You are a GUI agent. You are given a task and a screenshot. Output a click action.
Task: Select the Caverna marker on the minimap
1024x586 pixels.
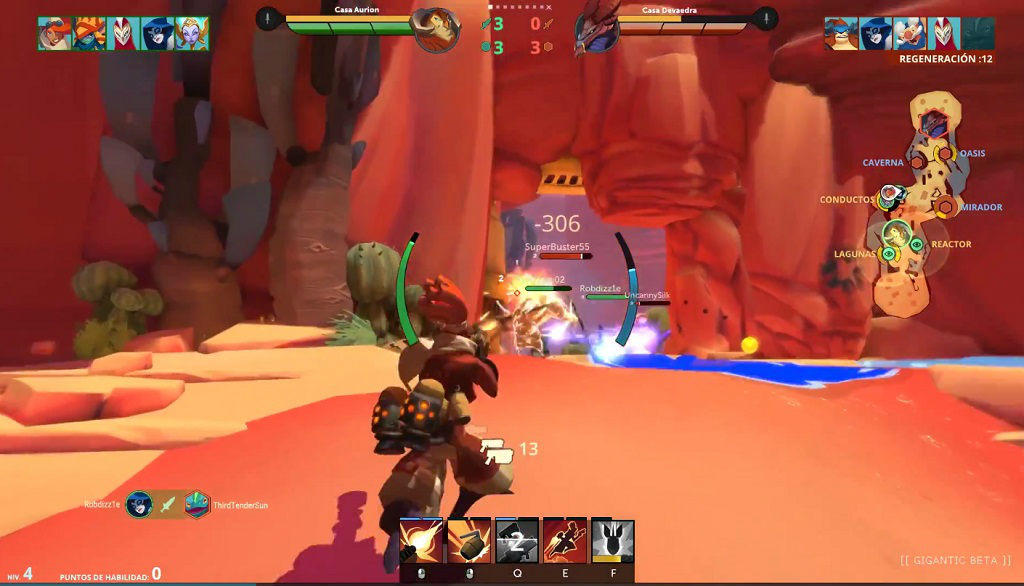(916, 162)
